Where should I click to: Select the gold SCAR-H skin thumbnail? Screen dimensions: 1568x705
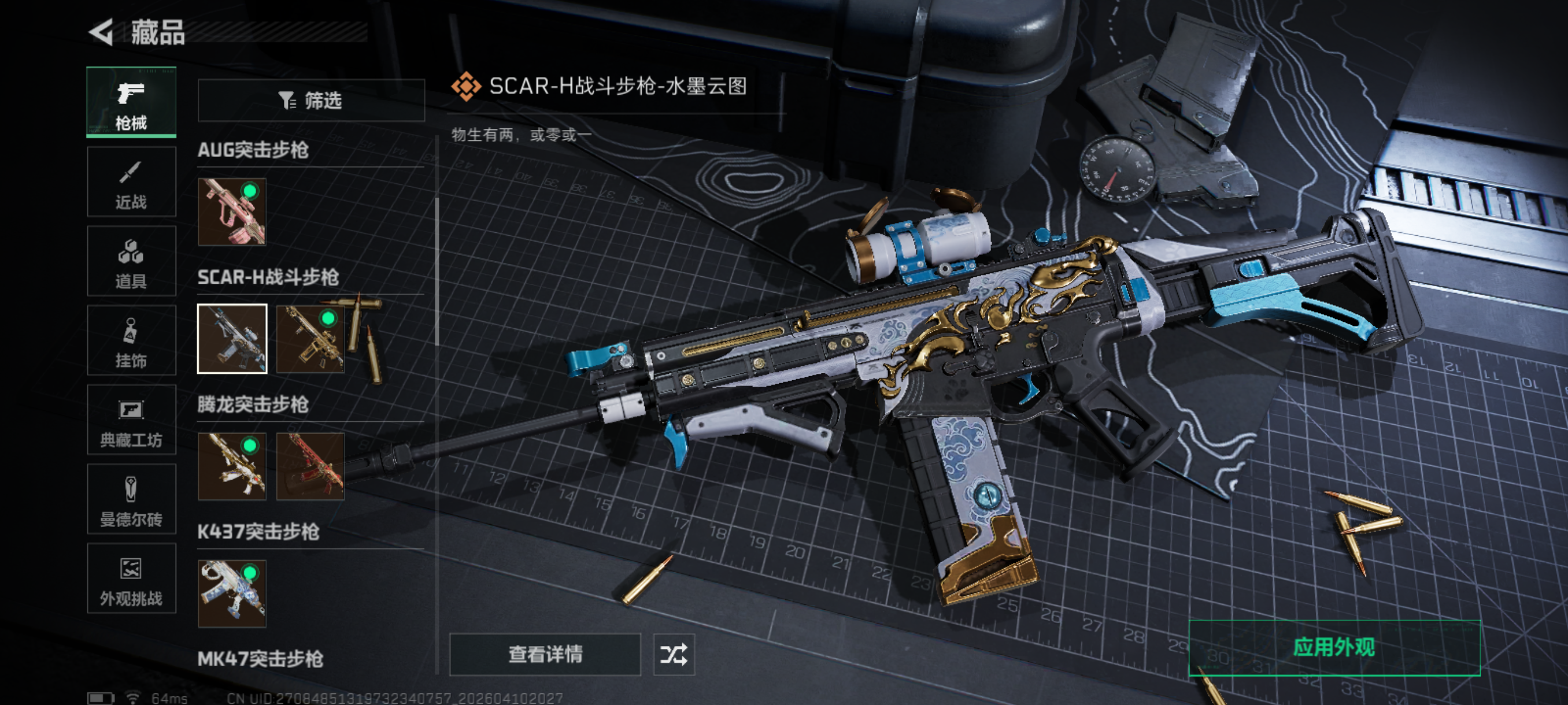[310, 339]
